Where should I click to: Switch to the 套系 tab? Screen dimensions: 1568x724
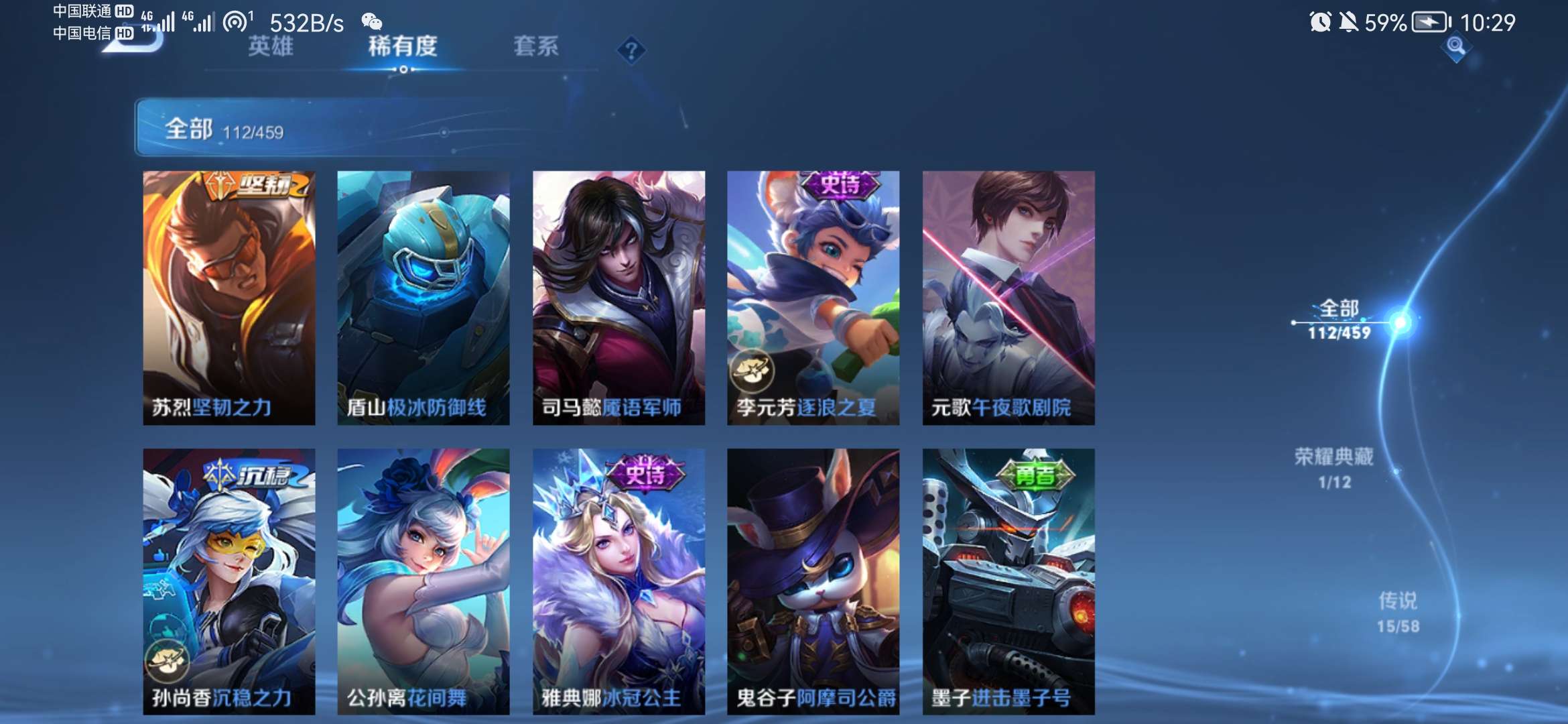tap(536, 48)
